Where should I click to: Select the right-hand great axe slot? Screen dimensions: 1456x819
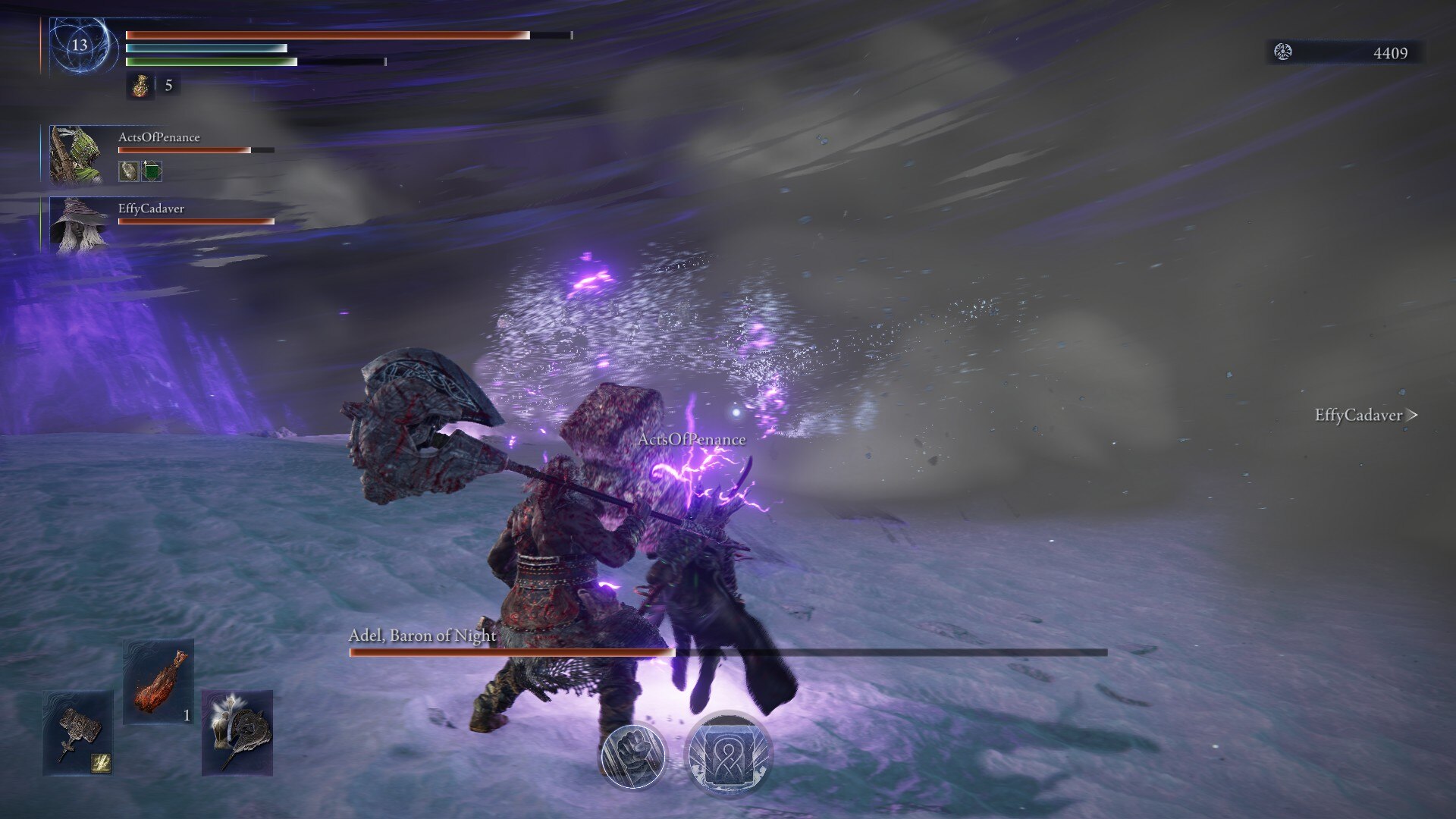coord(237,732)
